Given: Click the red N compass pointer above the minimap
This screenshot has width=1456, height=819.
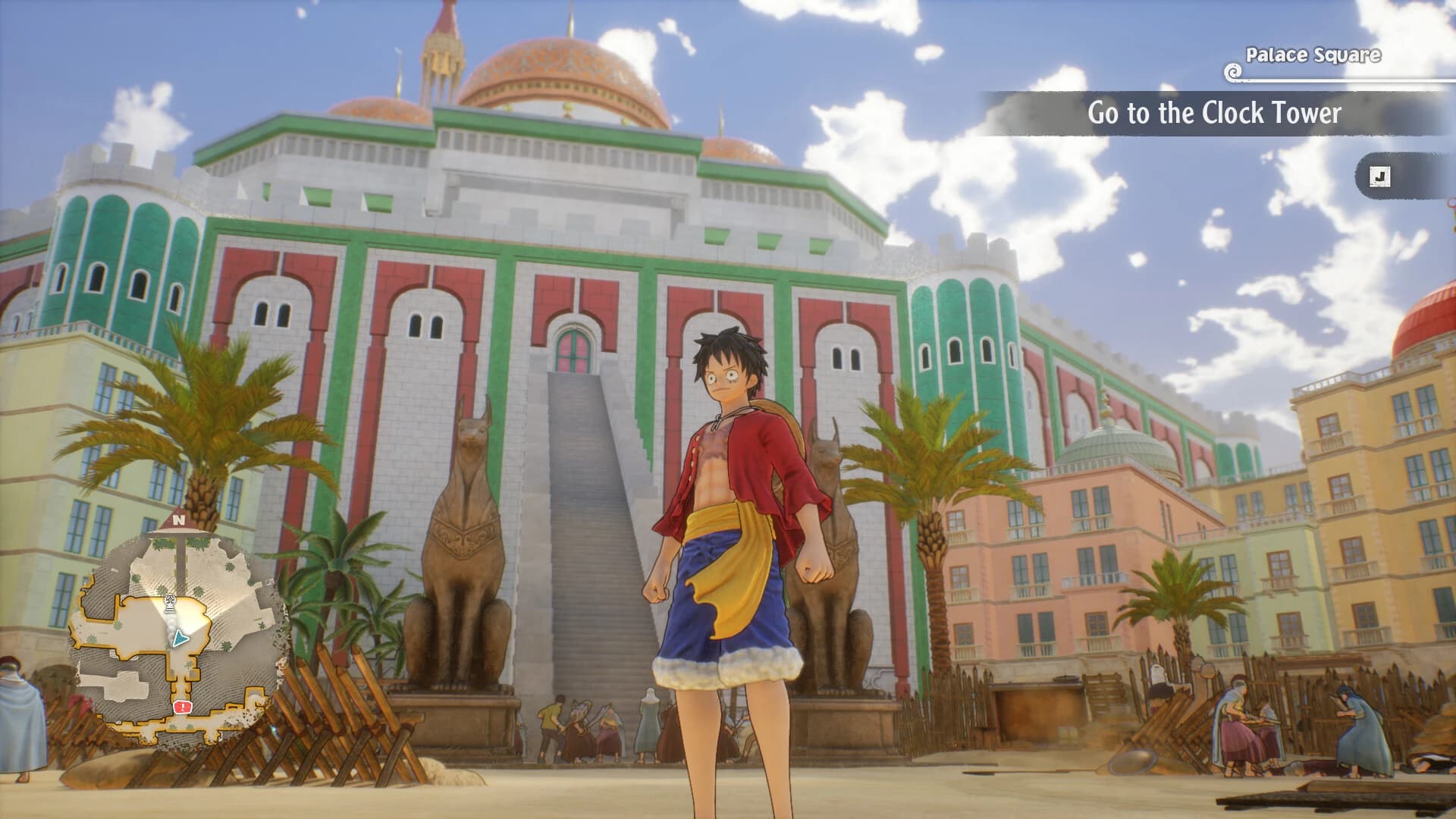Looking at the screenshot, I should point(178,519).
